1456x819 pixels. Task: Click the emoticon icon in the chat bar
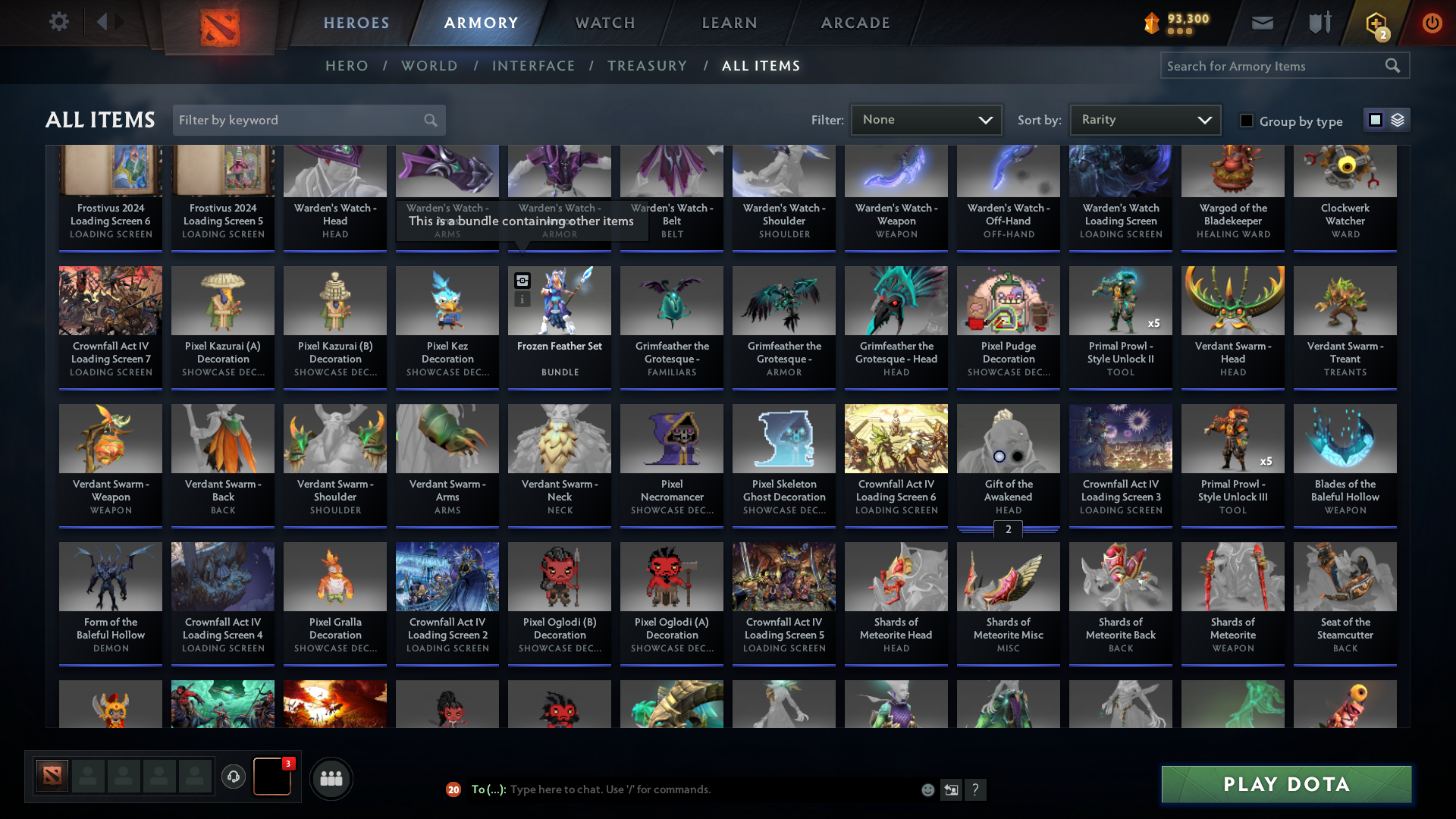(x=927, y=789)
